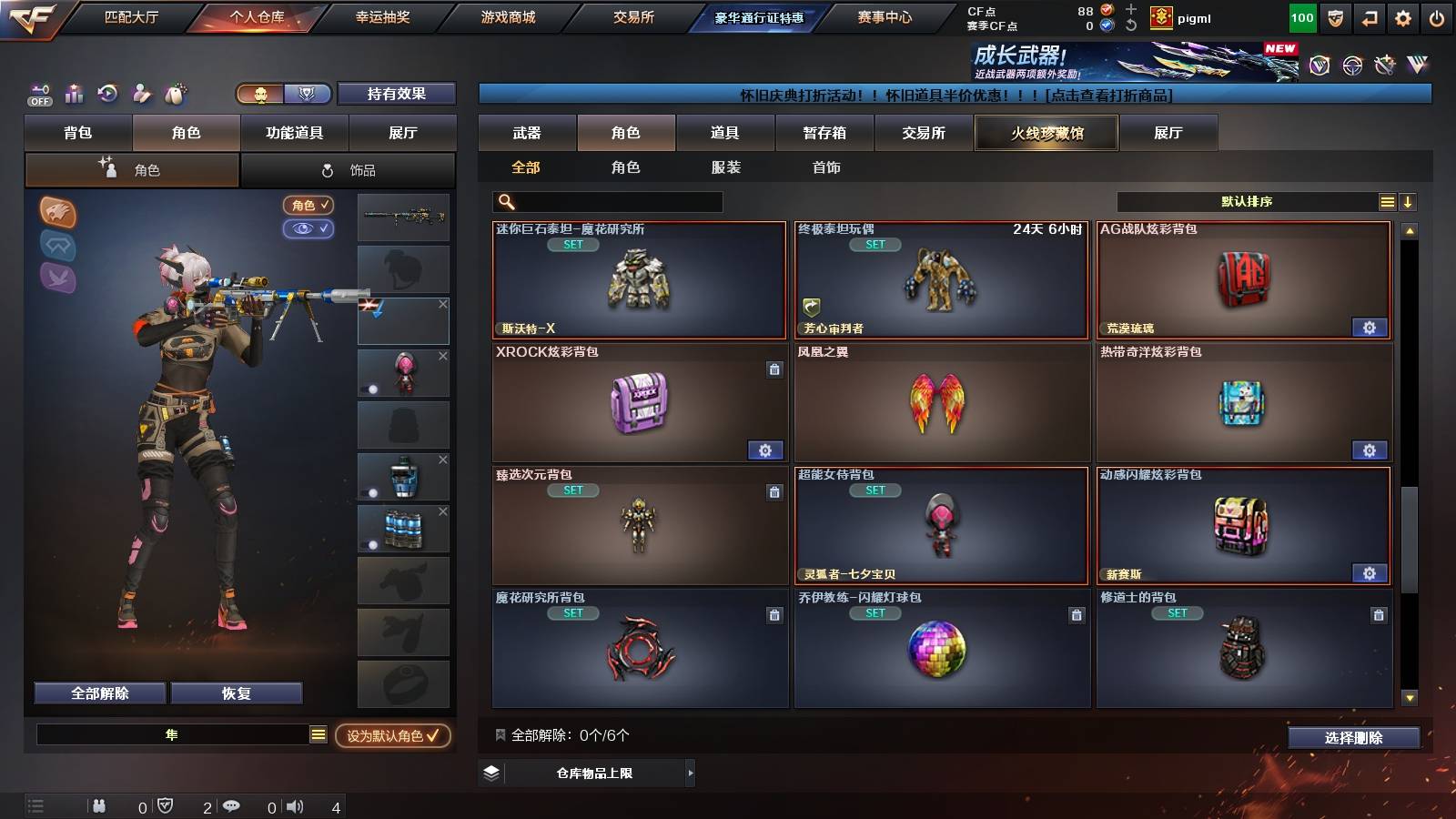Click the 全部解除 button below character model

(99, 693)
